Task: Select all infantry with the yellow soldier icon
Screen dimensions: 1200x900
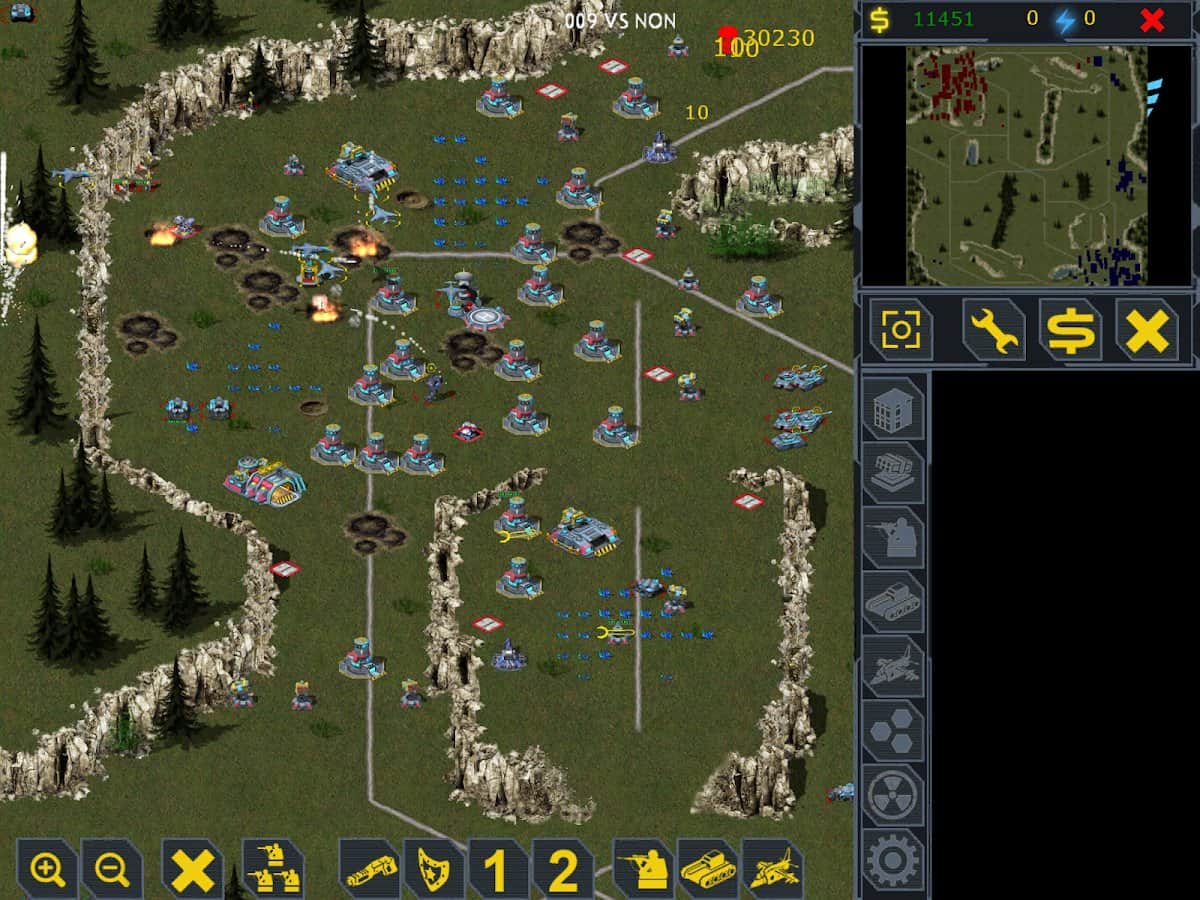Action: (x=643, y=869)
